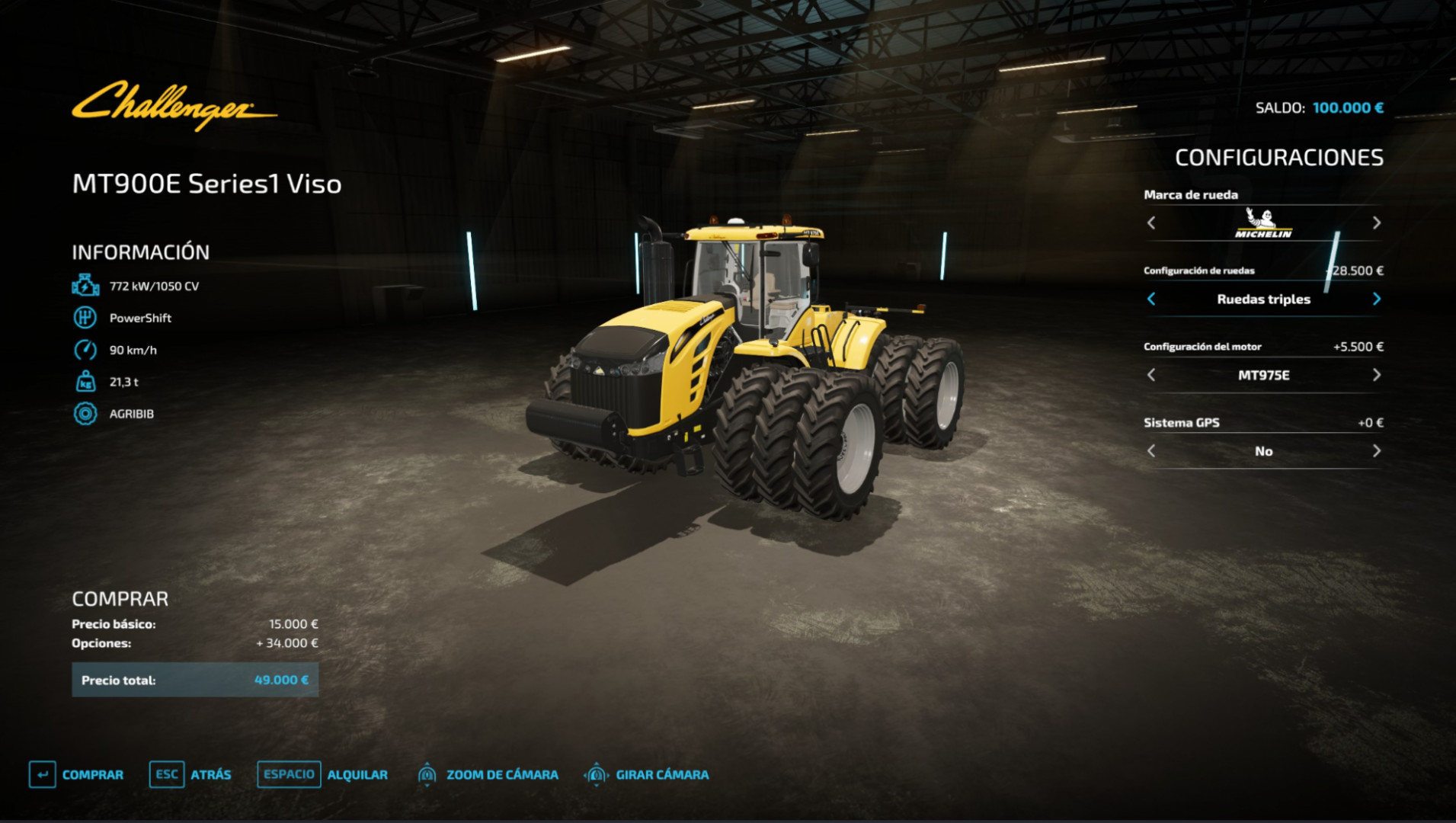This screenshot has width=1456, height=823.
Task: Select the AGRIBIB tire icon
Action: (86, 414)
